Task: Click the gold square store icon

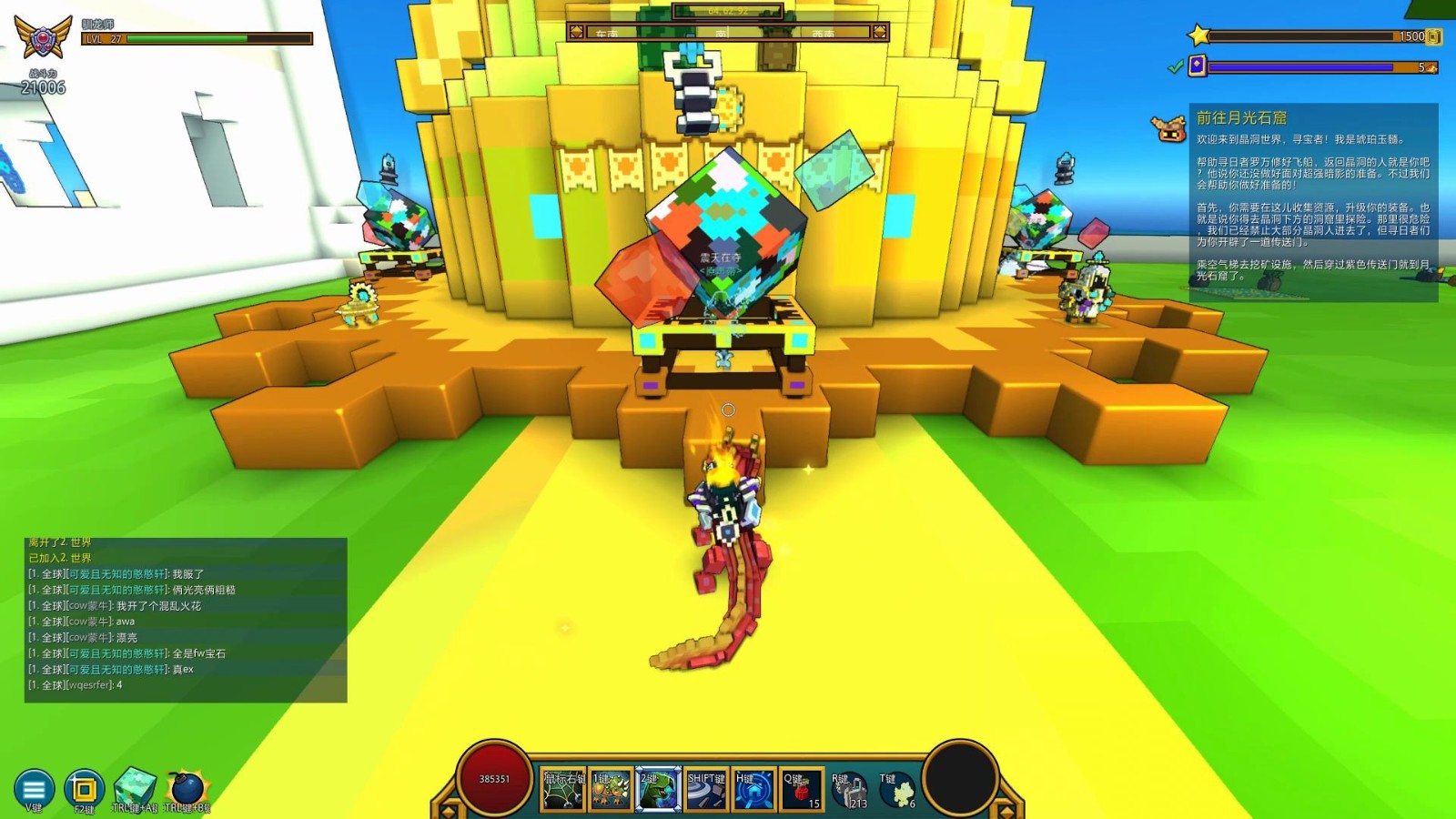Action: (84, 788)
